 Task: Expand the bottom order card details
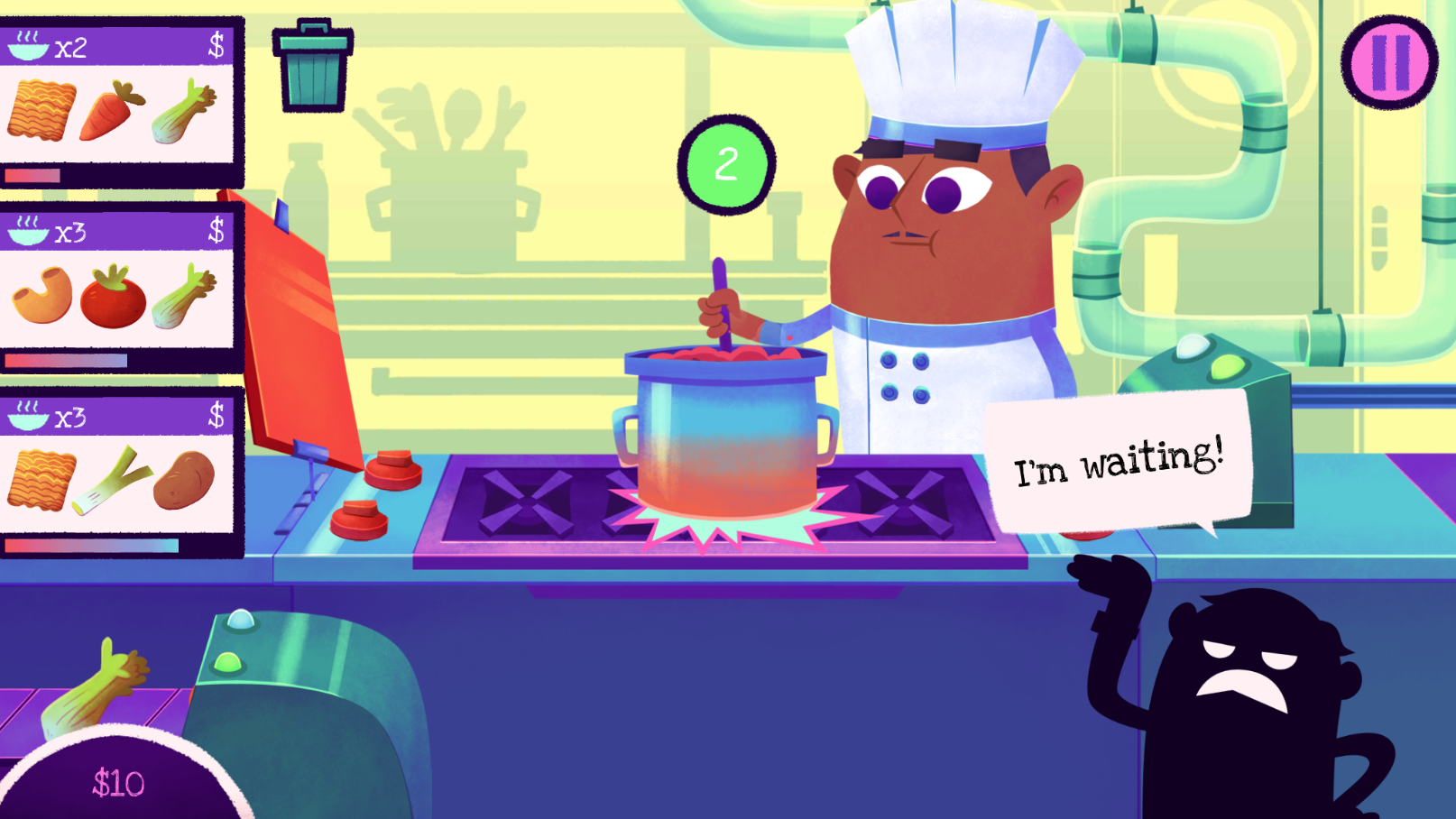(117, 474)
